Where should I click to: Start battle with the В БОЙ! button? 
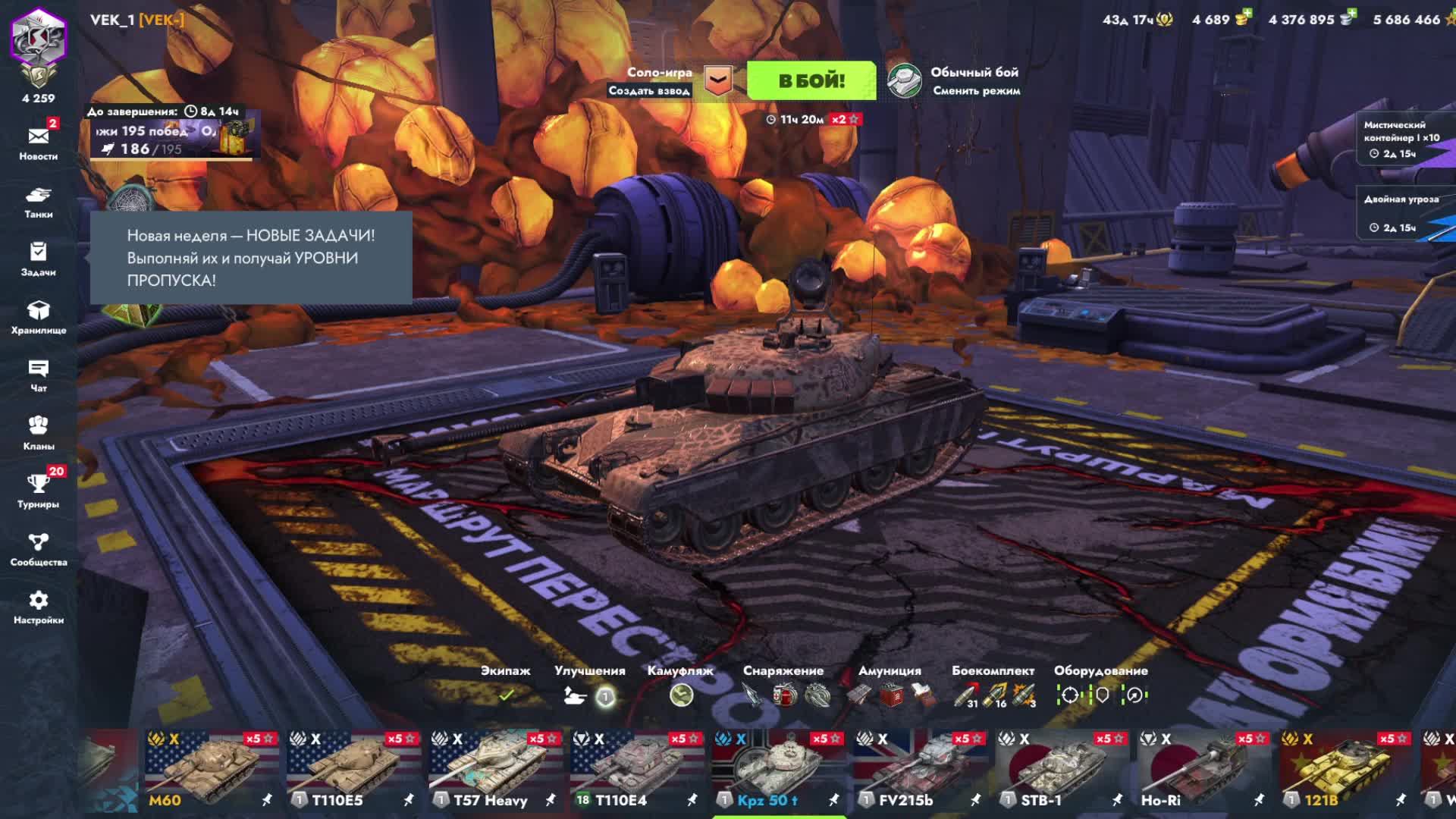click(x=811, y=80)
